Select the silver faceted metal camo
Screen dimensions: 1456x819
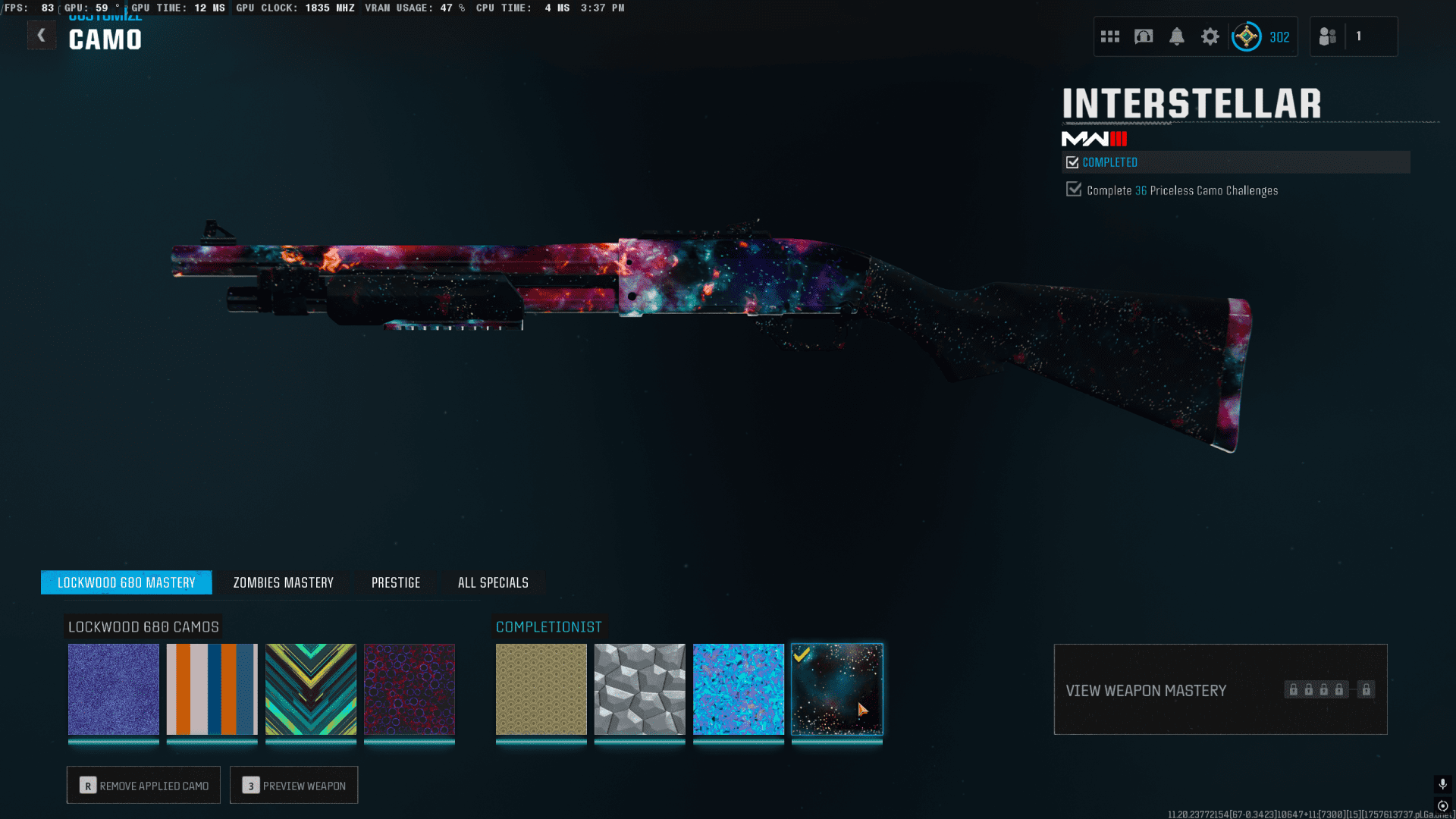point(640,689)
